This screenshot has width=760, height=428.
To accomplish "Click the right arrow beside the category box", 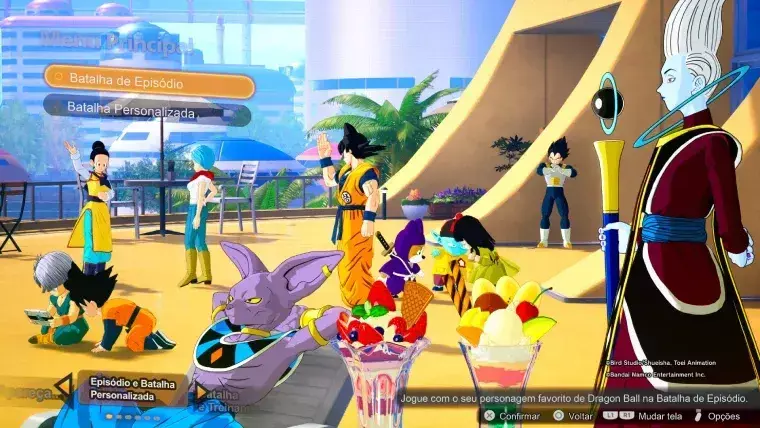I will (200, 390).
